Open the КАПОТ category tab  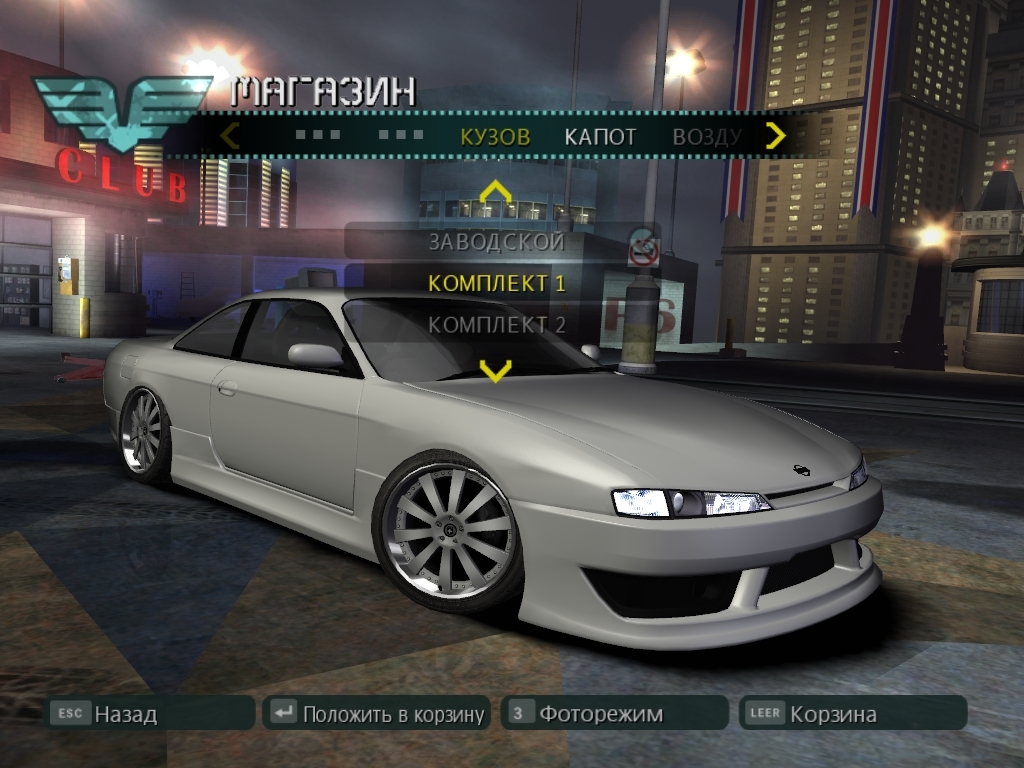click(x=600, y=137)
